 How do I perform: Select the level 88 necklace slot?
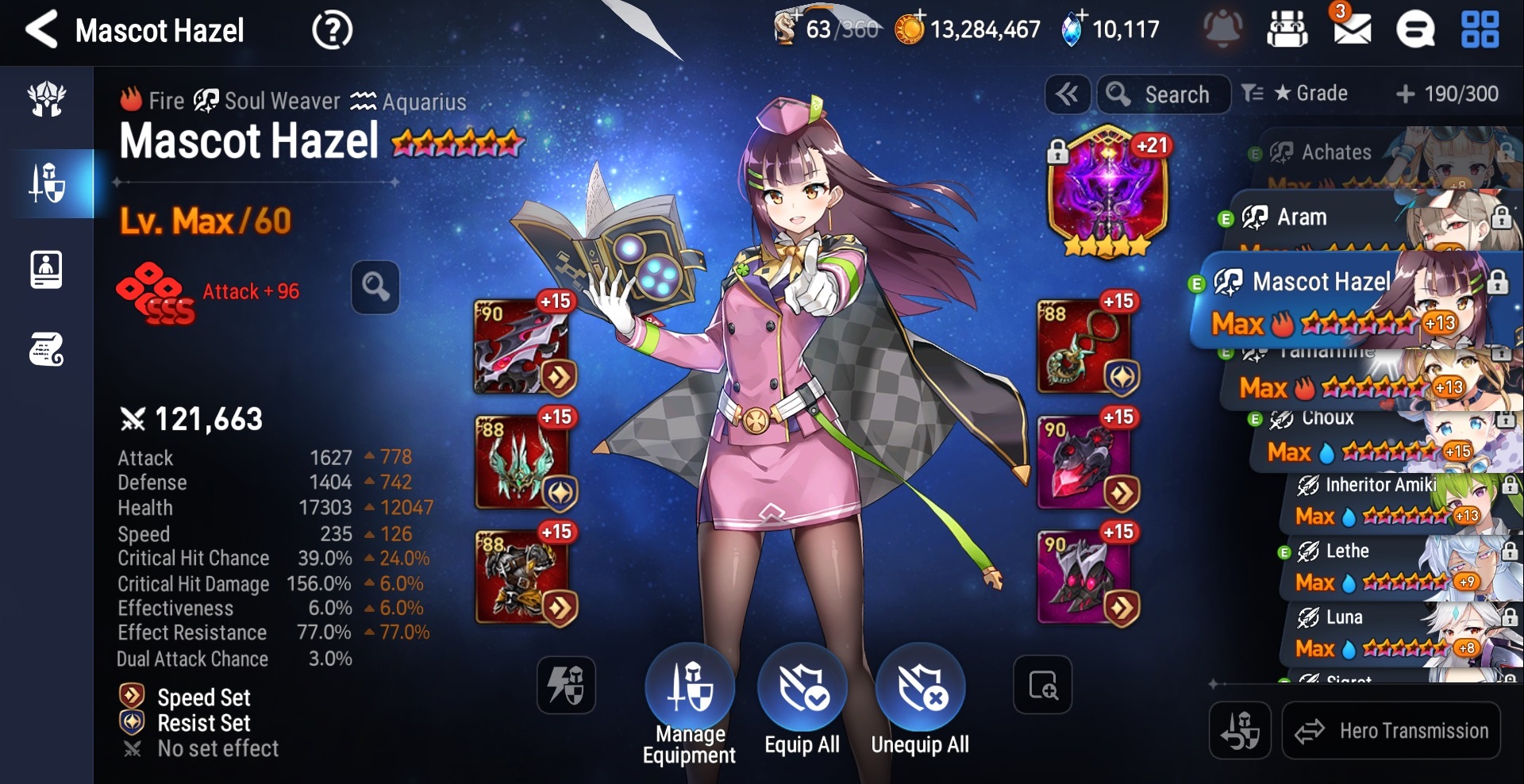[x=1087, y=345]
